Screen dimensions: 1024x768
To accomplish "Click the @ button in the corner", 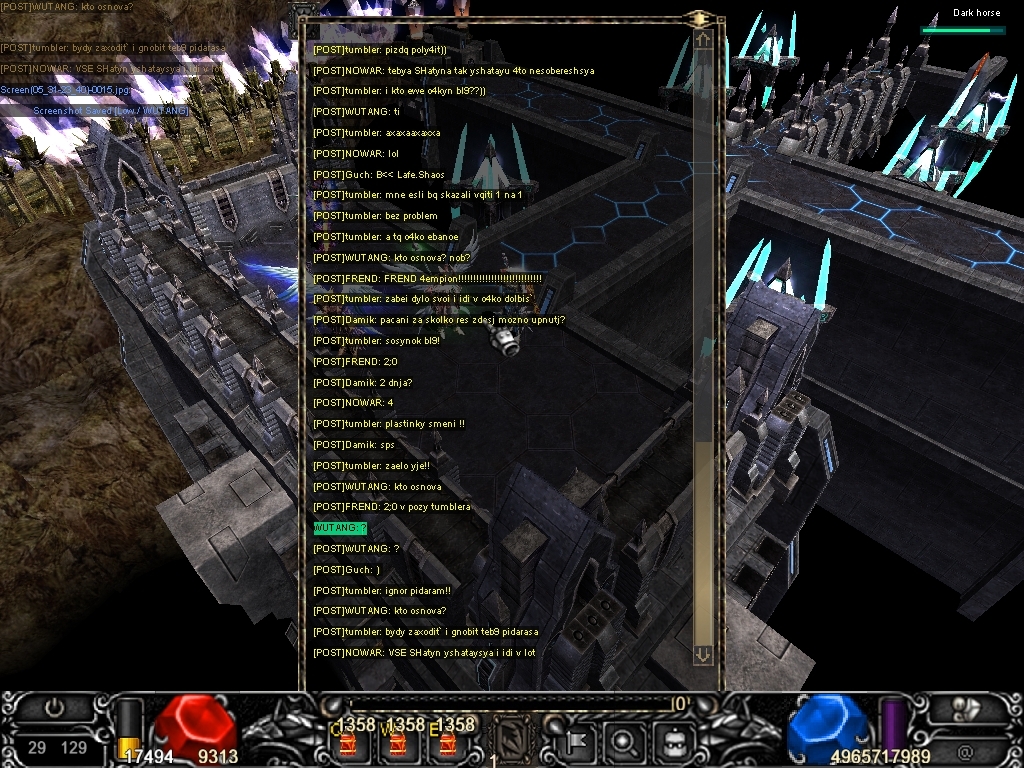I will coord(965,750).
